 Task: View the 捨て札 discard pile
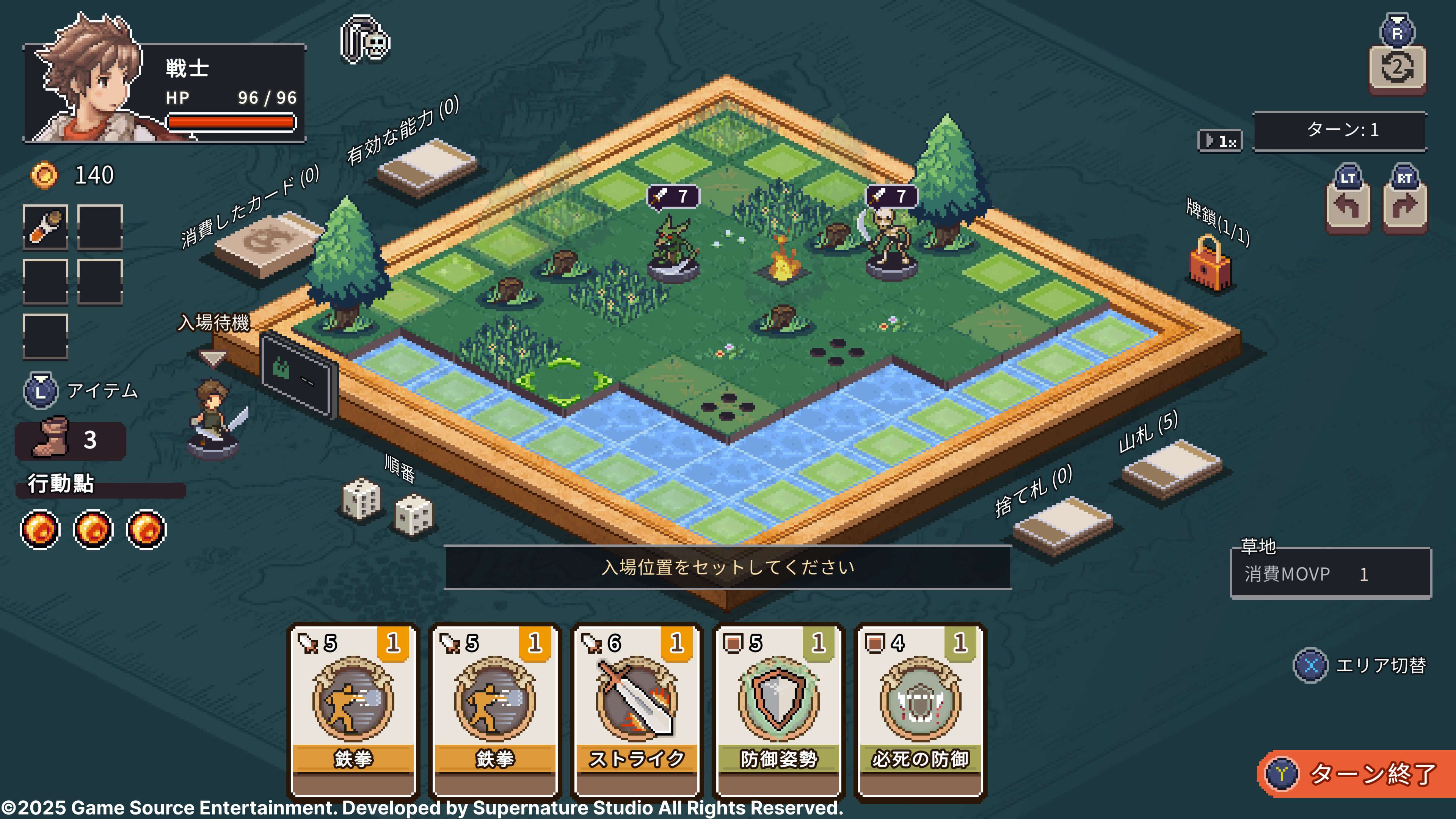(x=1062, y=524)
